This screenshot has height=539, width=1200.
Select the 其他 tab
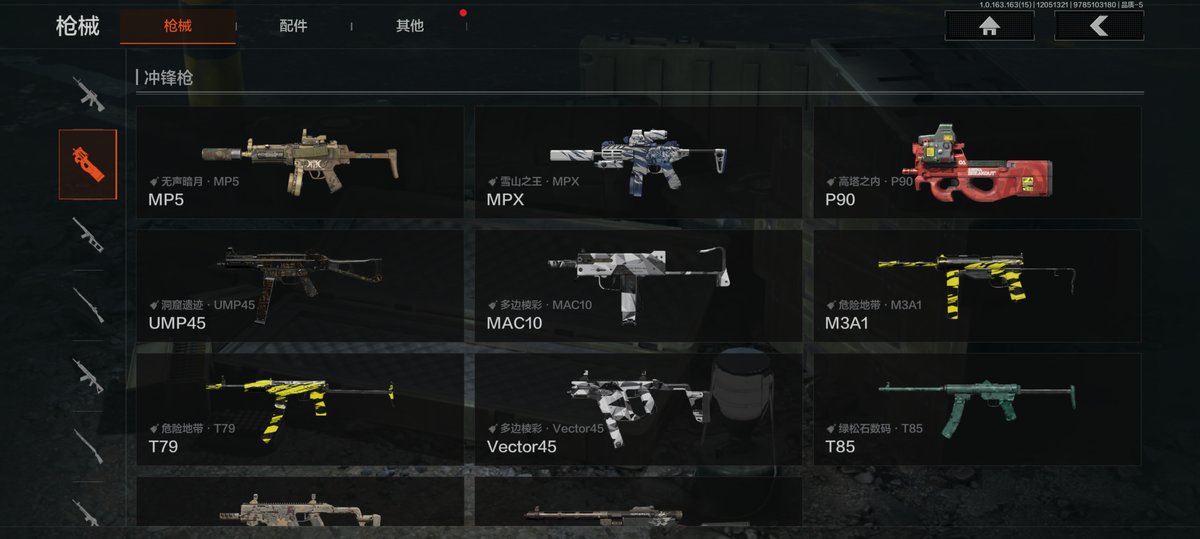coord(409,26)
